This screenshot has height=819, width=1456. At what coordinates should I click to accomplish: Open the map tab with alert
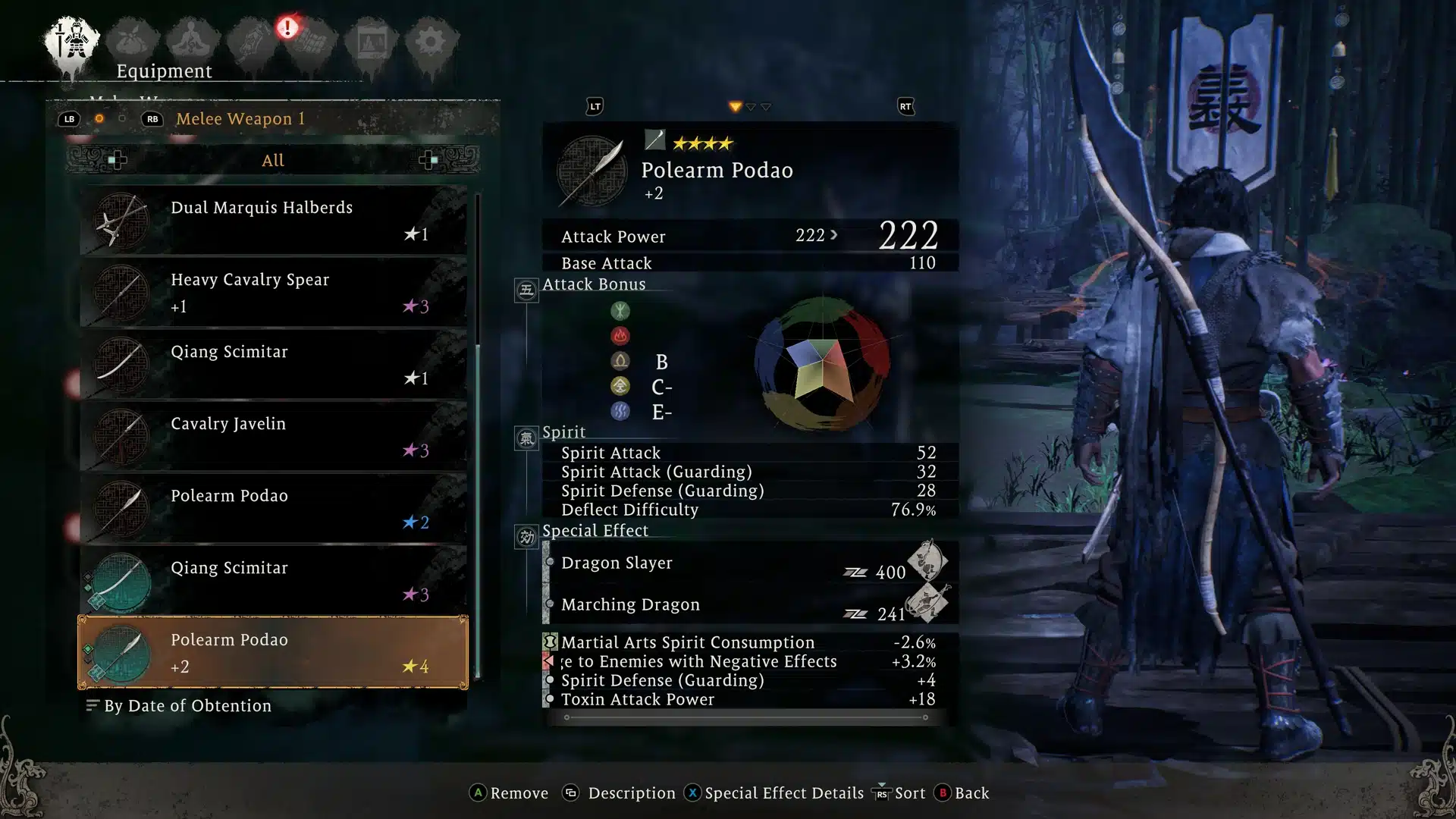(311, 42)
